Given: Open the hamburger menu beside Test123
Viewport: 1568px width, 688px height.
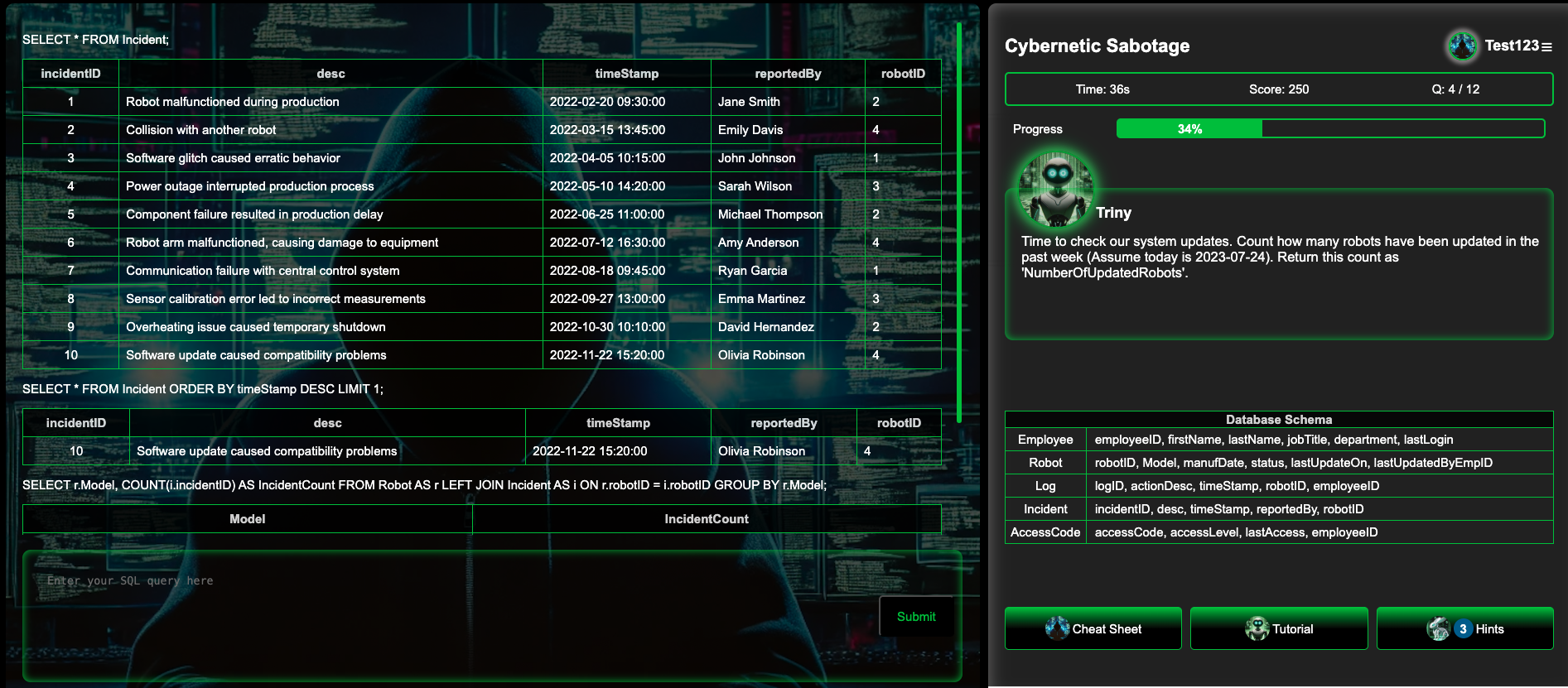Looking at the screenshot, I should (1547, 47).
